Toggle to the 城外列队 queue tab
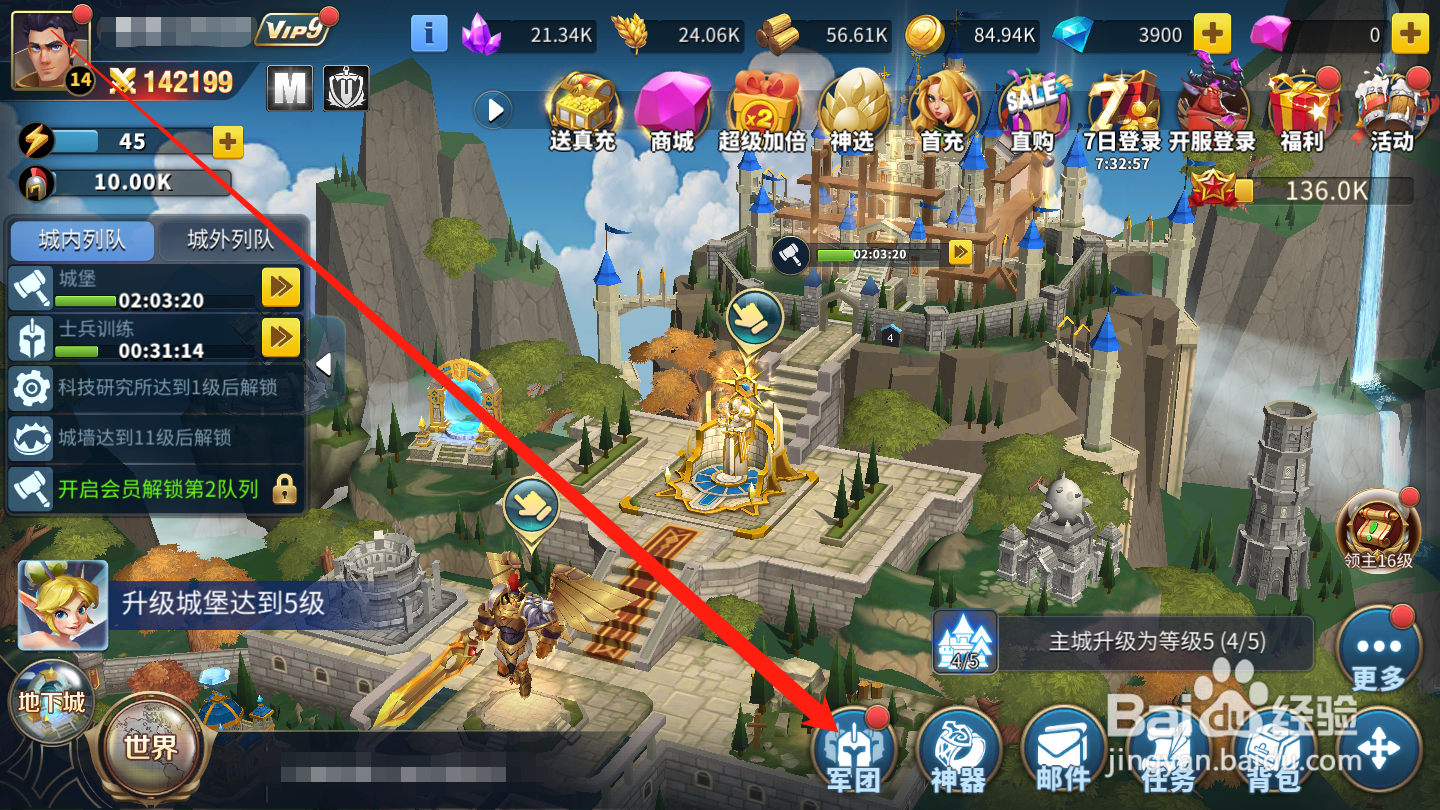Screen dimensions: 1440x810 233,241
